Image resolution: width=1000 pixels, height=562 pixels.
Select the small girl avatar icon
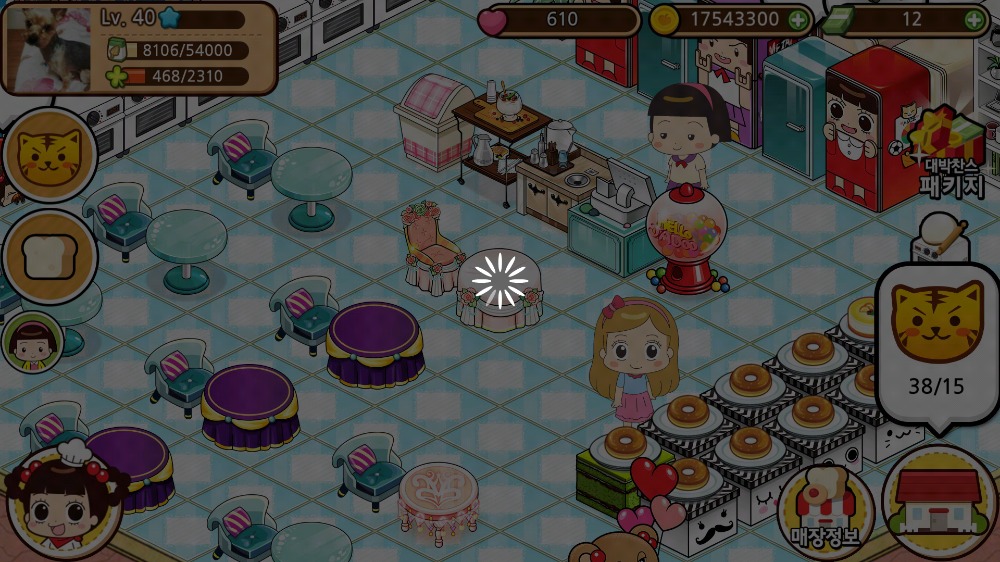pyautogui.click(x=32, y=342)
